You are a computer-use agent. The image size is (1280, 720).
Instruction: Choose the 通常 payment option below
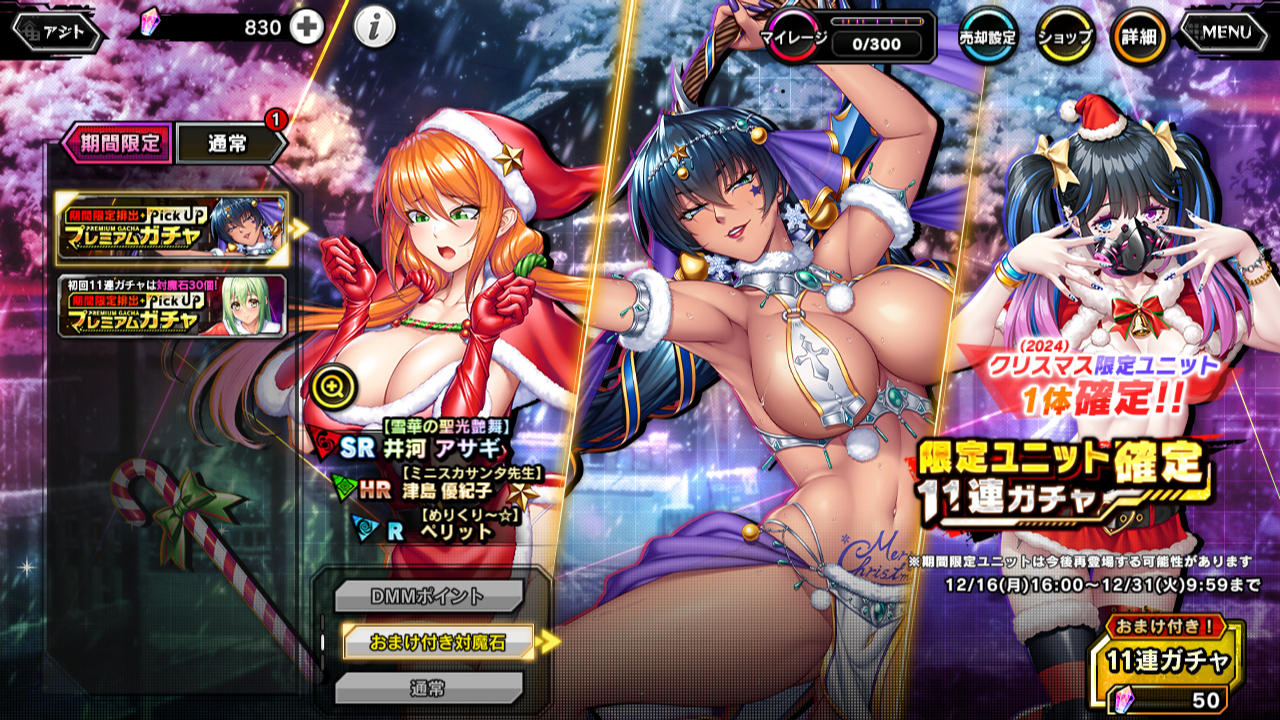tap(428, 688)
